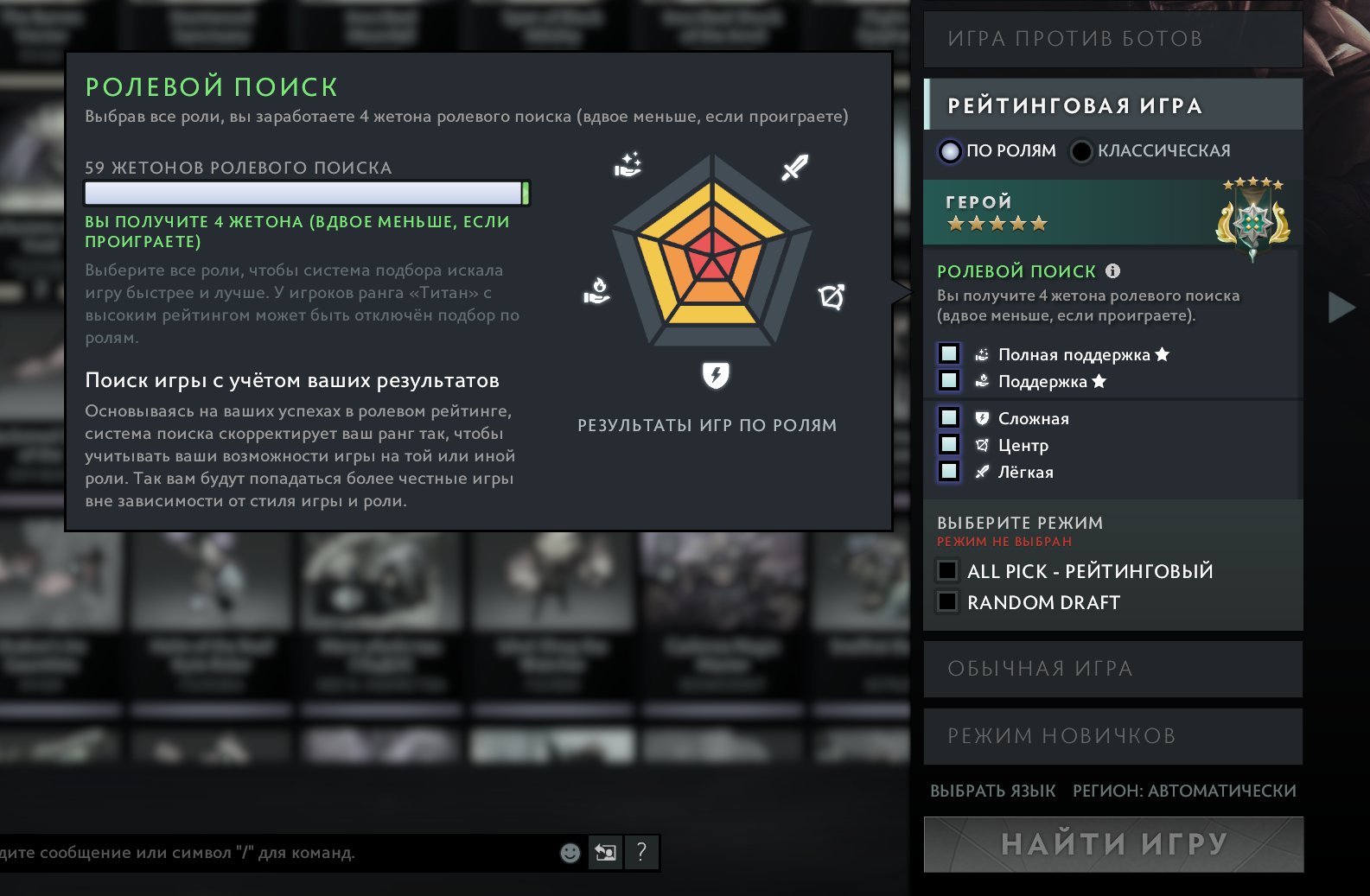Enable All Pick - Рейтинговый mode
Image resolution: width=1370 pixels, height=896 pixels.
[948, 571]
